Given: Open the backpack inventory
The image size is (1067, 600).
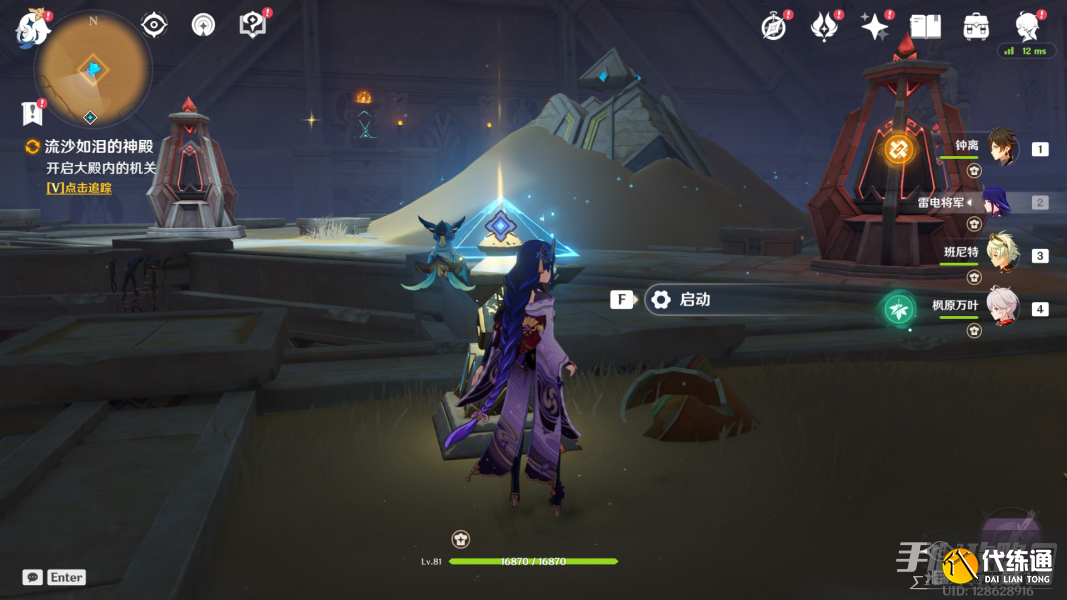Looking at the screenshot, I should point(976,27).
